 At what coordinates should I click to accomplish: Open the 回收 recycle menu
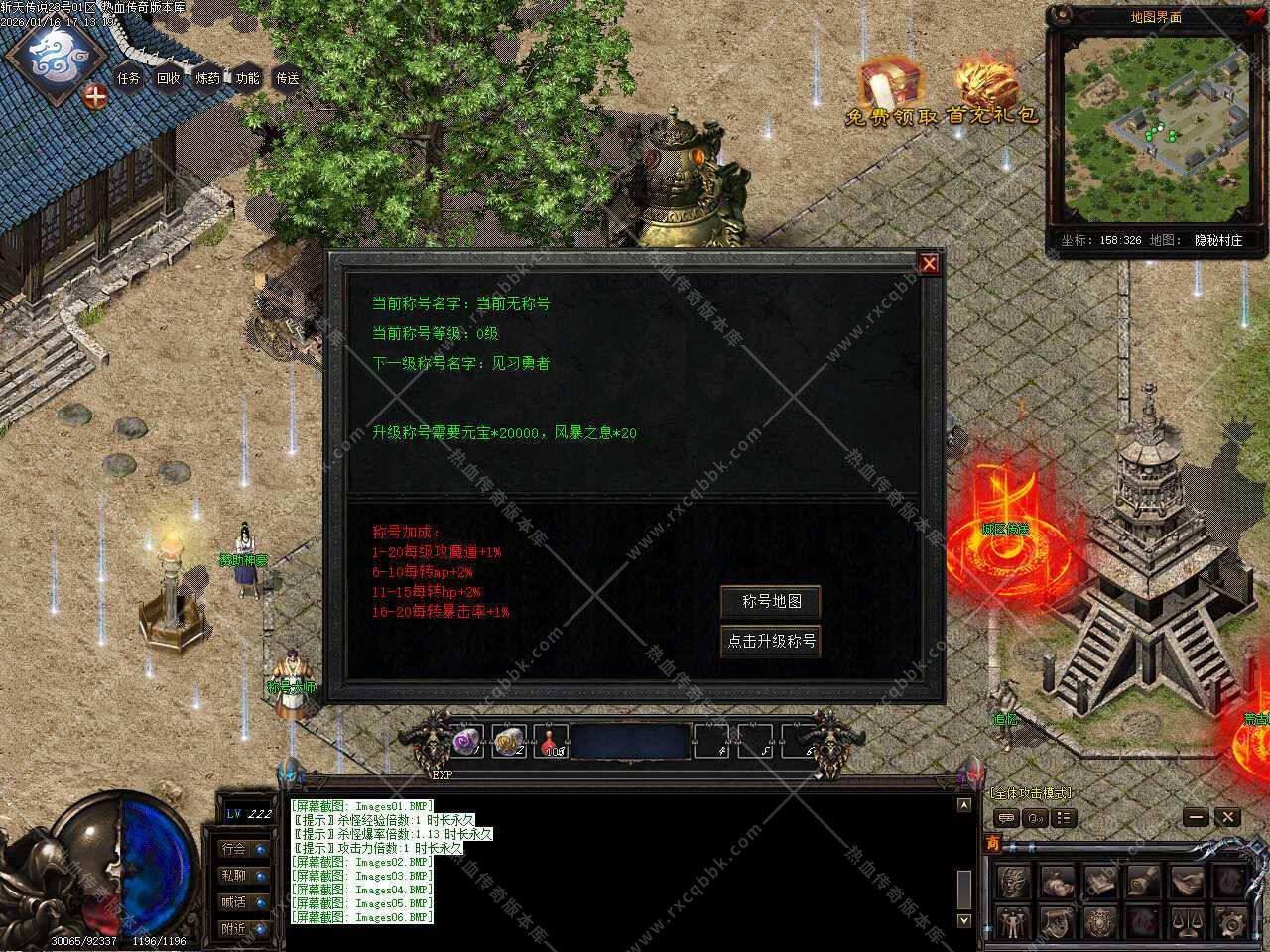click(169, 78)
